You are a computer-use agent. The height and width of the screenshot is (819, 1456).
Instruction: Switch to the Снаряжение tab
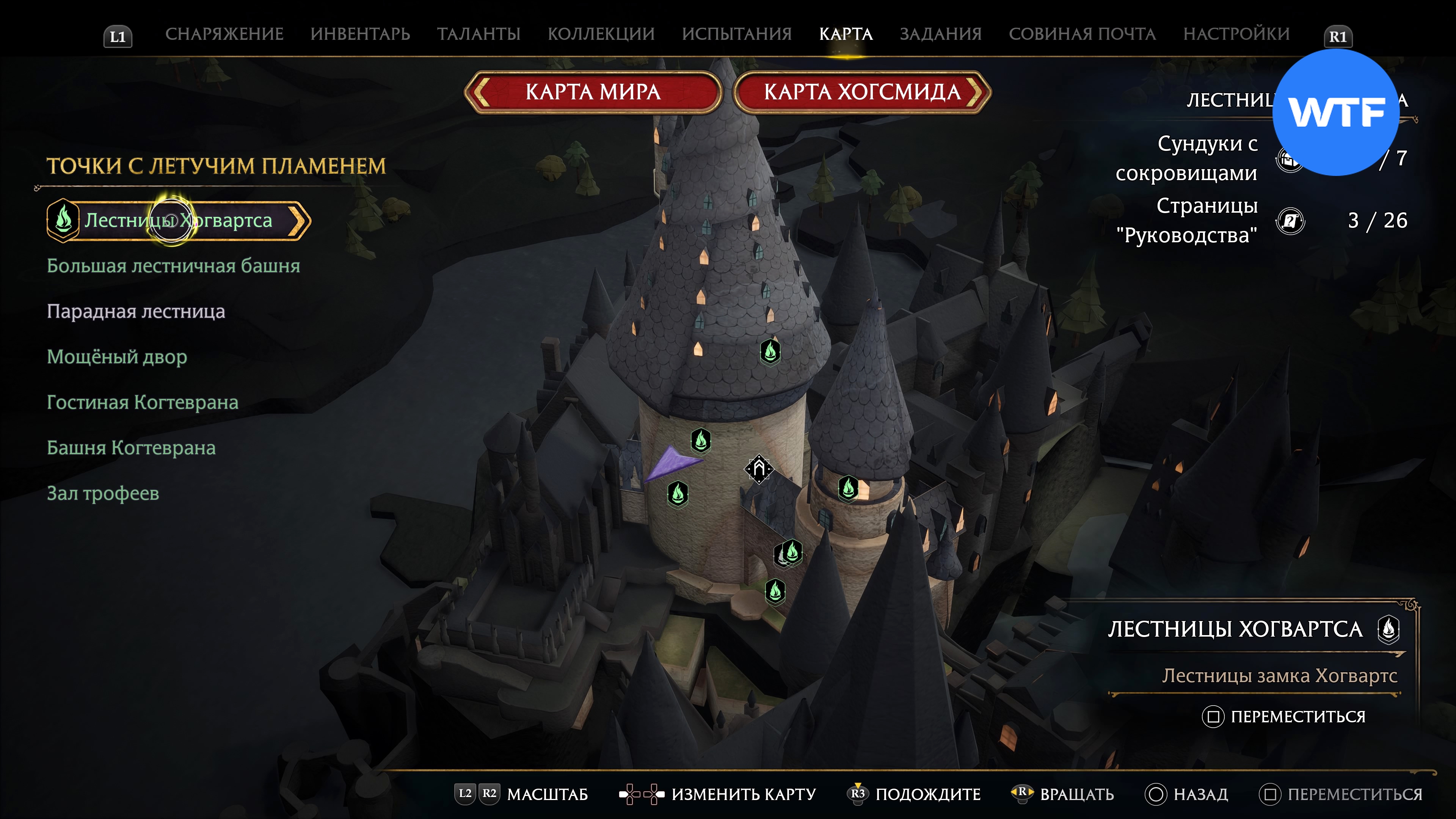pos(224,34)
